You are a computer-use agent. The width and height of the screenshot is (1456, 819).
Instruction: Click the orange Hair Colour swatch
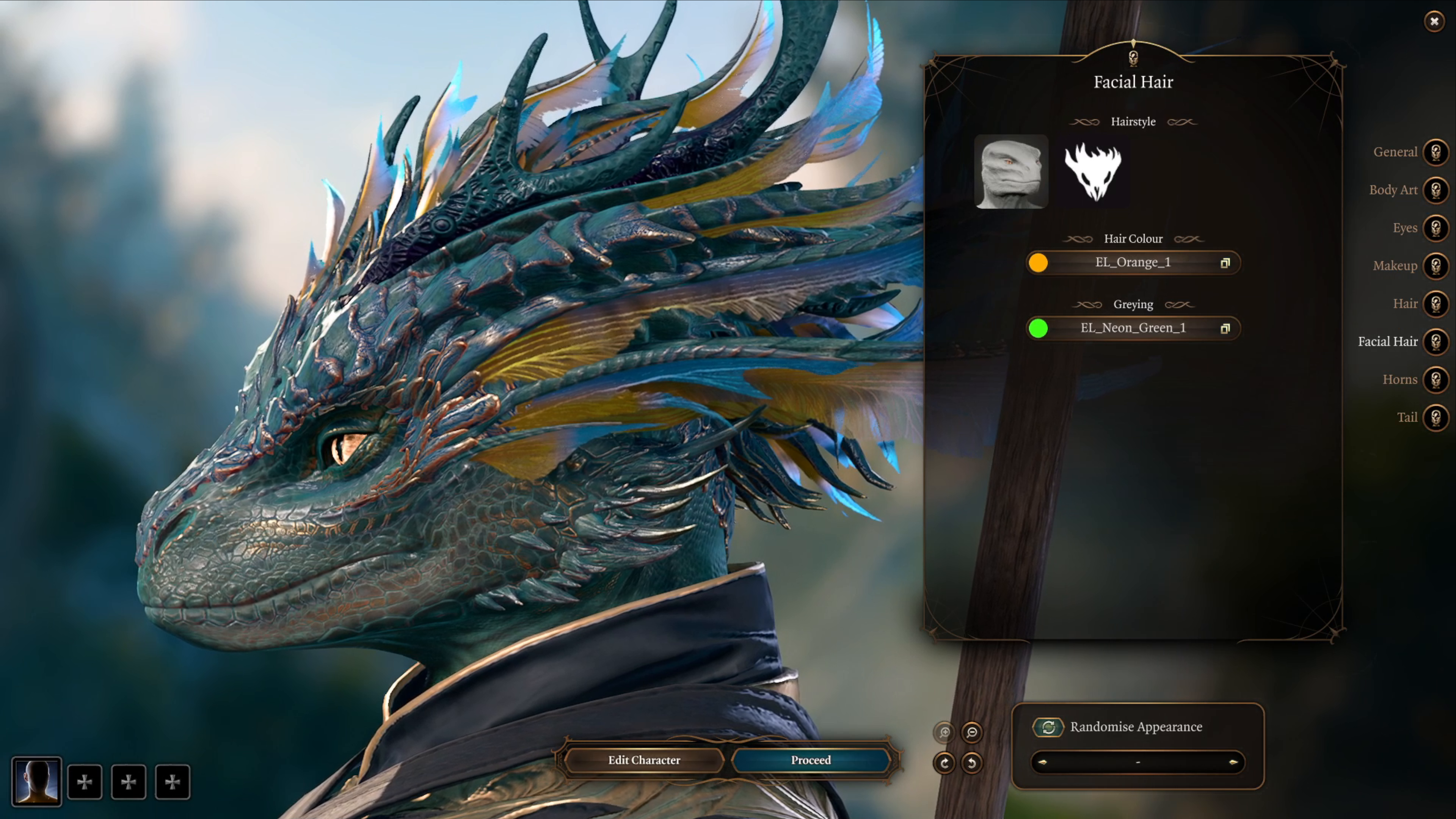pos(1039,262)
